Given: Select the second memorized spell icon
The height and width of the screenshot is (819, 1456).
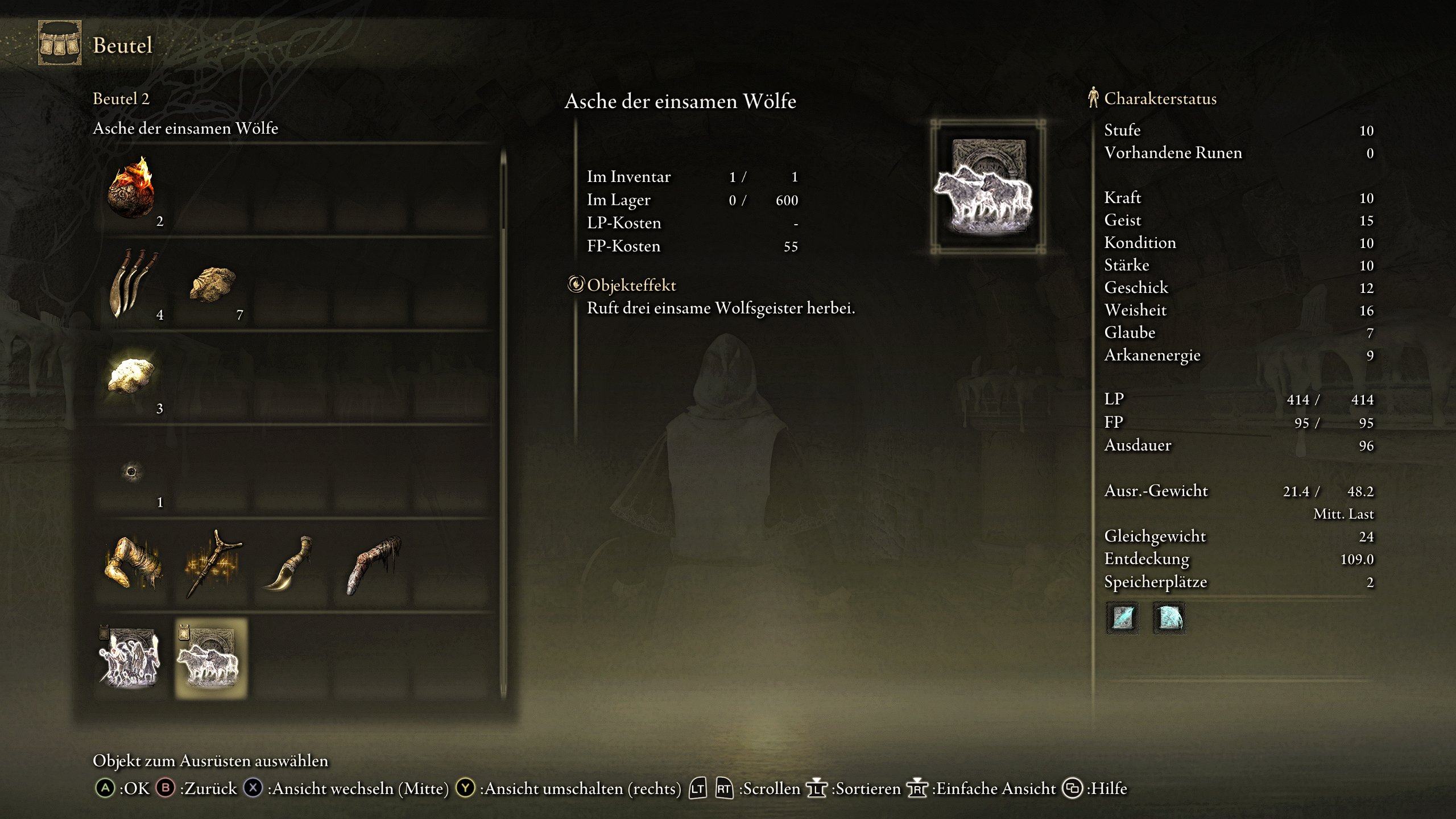Looking at the screenshot, I should (x=1169, y=618).
